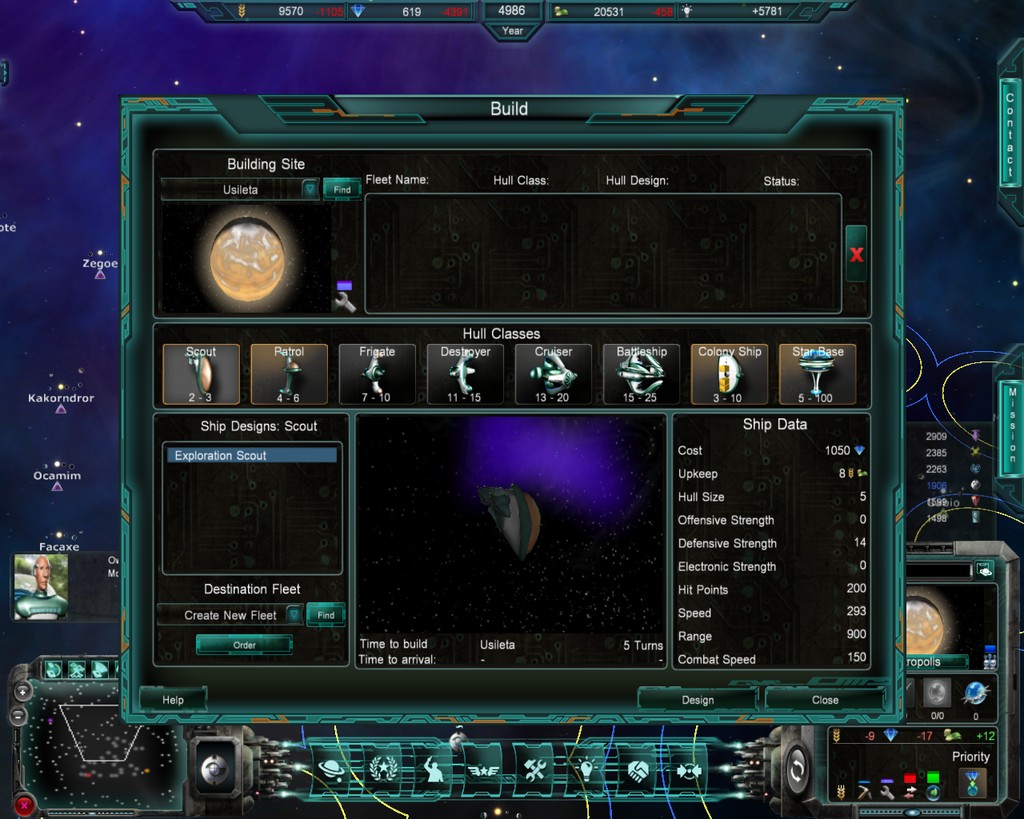The image size is (1024, 819).
Task: Open the Help for Build window
Action: pos(173,700)
